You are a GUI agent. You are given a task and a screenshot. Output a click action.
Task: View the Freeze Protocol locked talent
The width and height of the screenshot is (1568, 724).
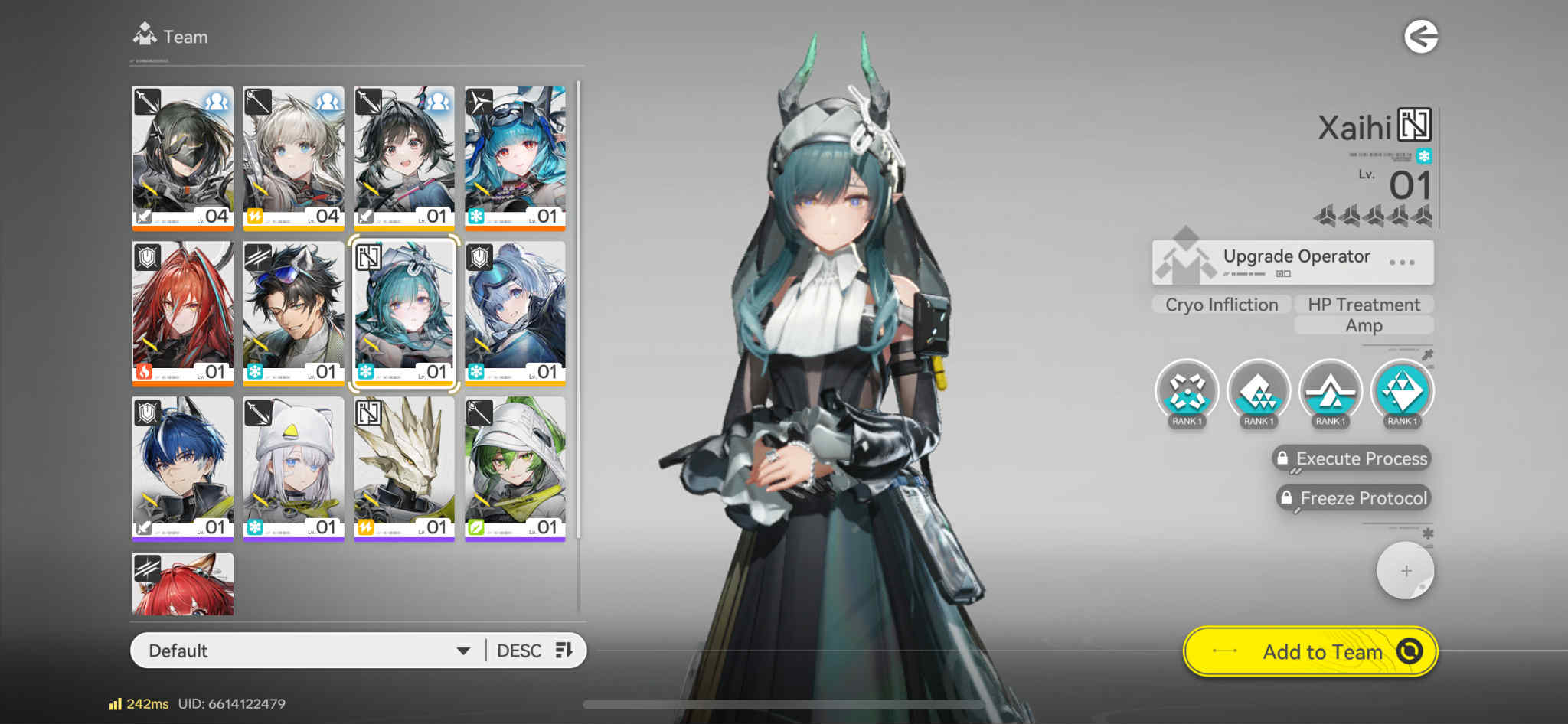(1354, 498)
